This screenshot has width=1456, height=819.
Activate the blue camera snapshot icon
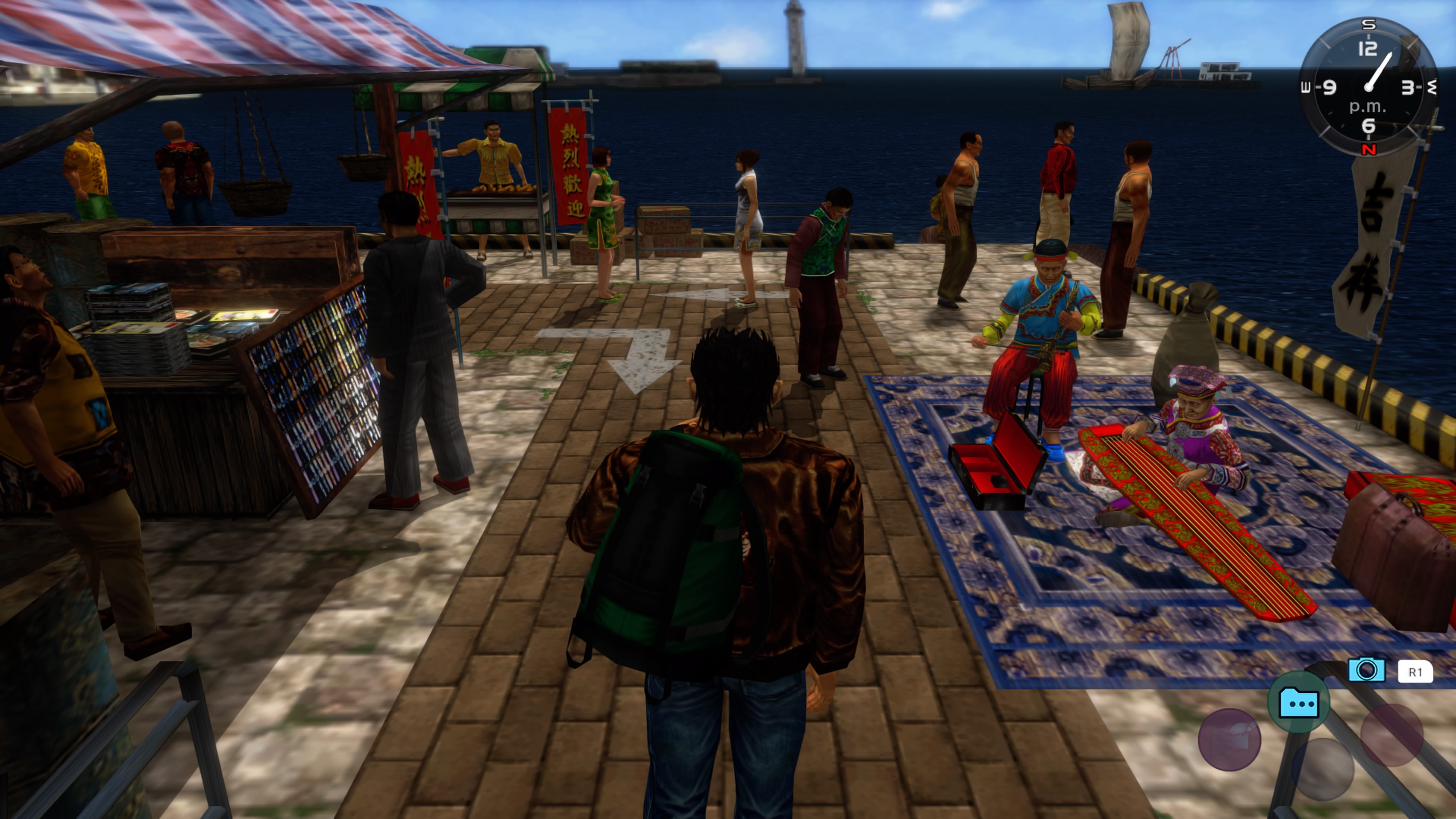pyautogui.click(x=1366, y=670)
